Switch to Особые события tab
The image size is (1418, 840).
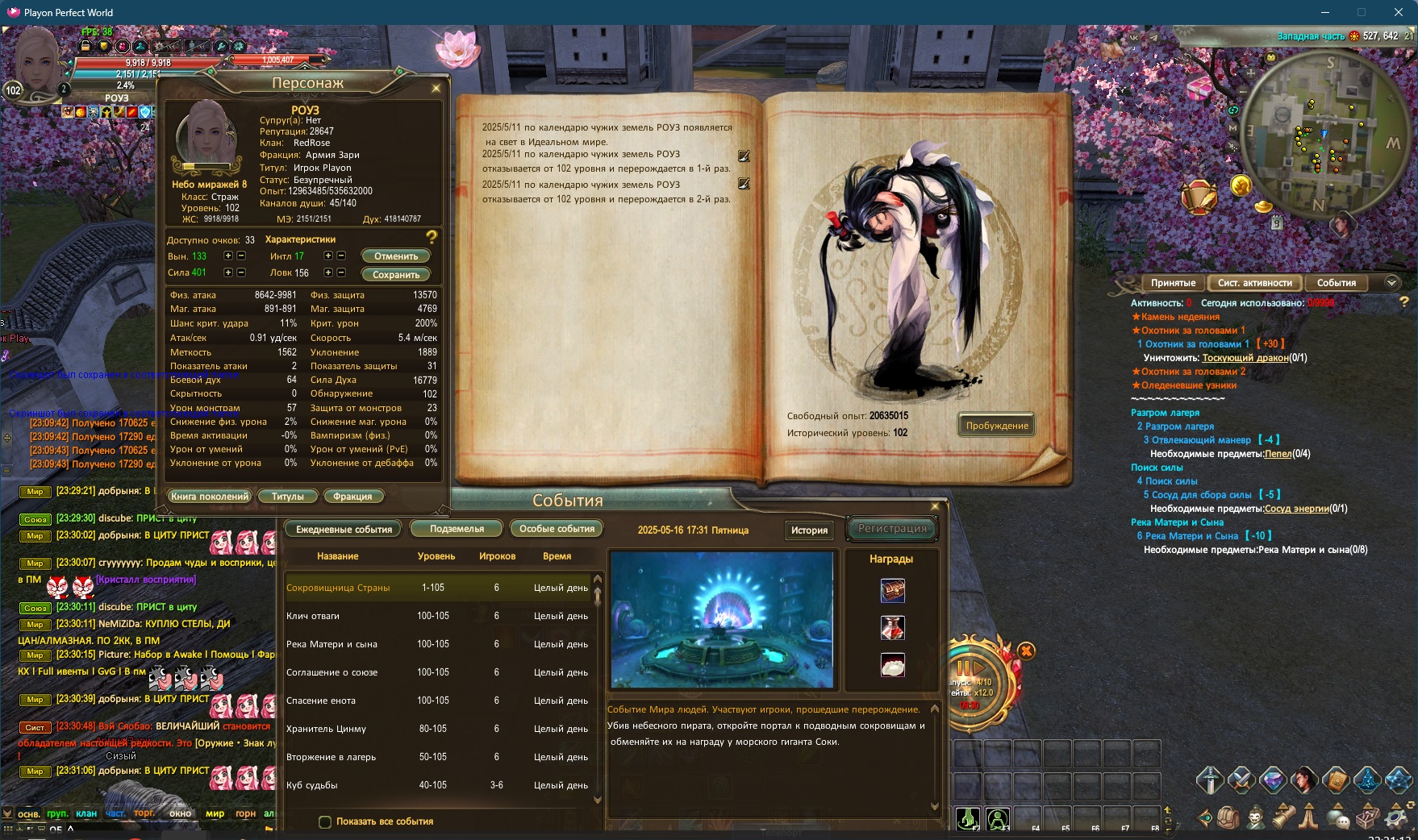(x=557, y=529)
